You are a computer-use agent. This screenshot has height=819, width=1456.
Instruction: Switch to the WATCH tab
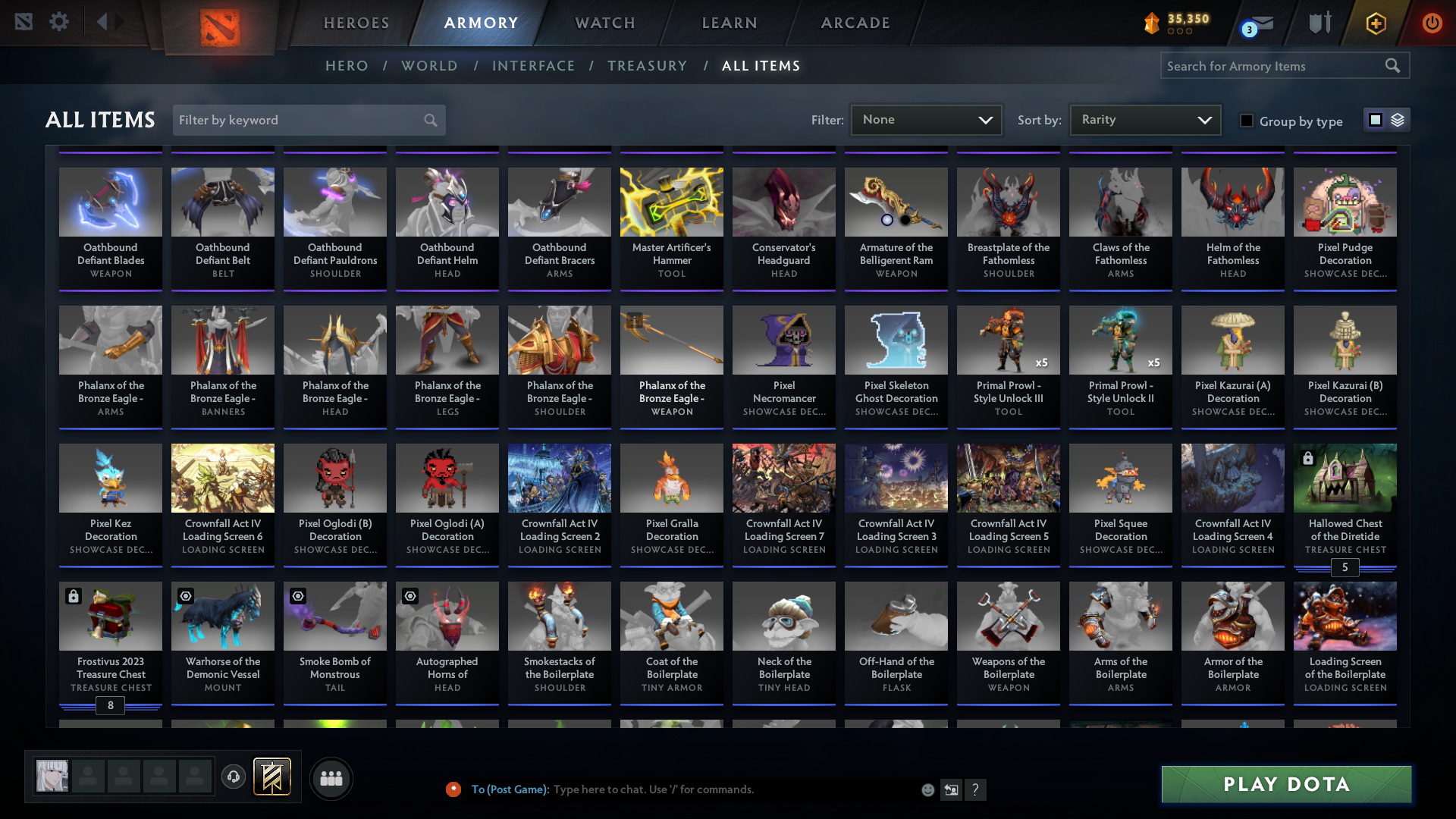[x=604, y=23]
